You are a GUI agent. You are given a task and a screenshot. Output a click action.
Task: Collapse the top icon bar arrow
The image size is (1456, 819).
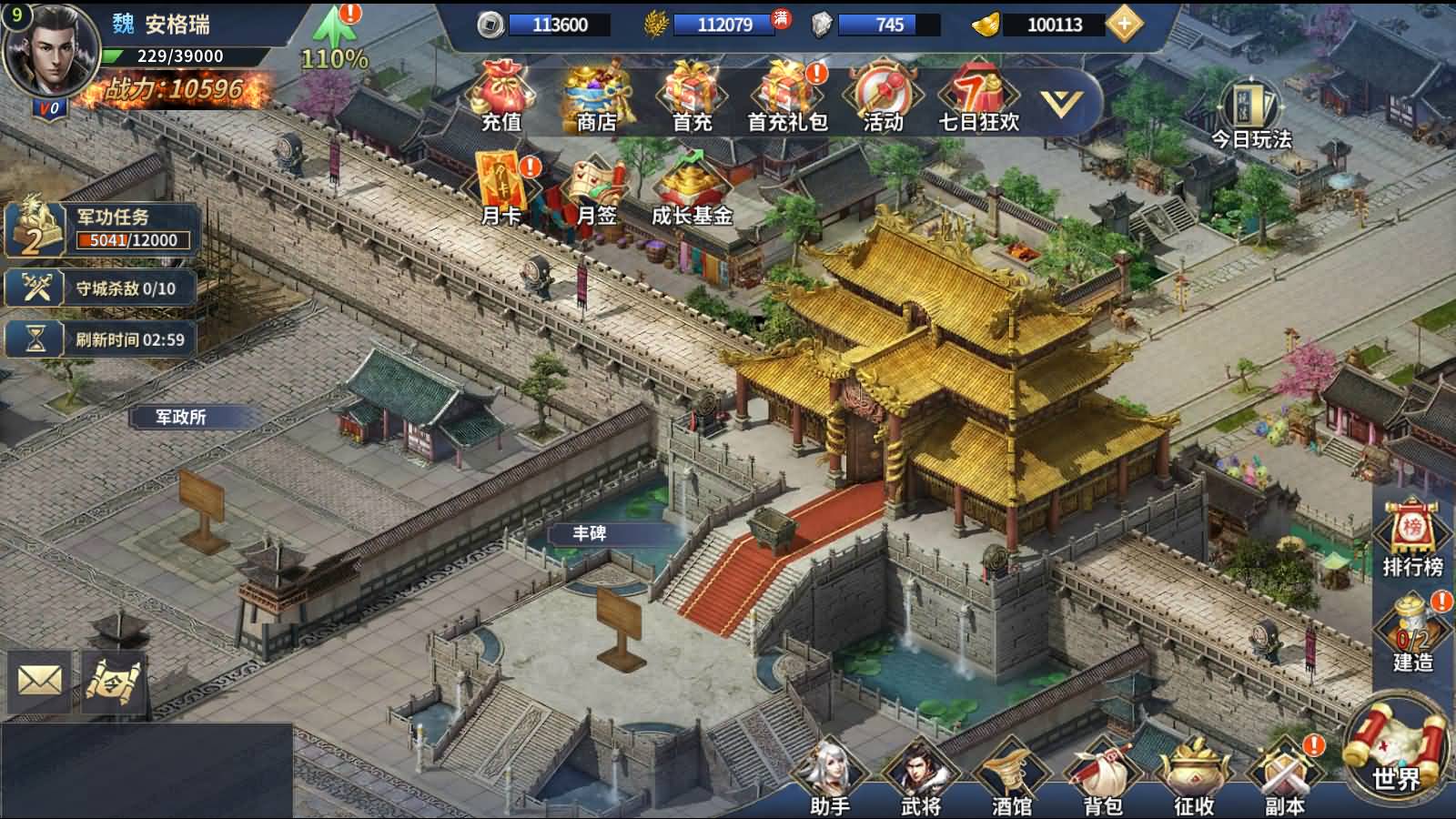pos(1061,103)
